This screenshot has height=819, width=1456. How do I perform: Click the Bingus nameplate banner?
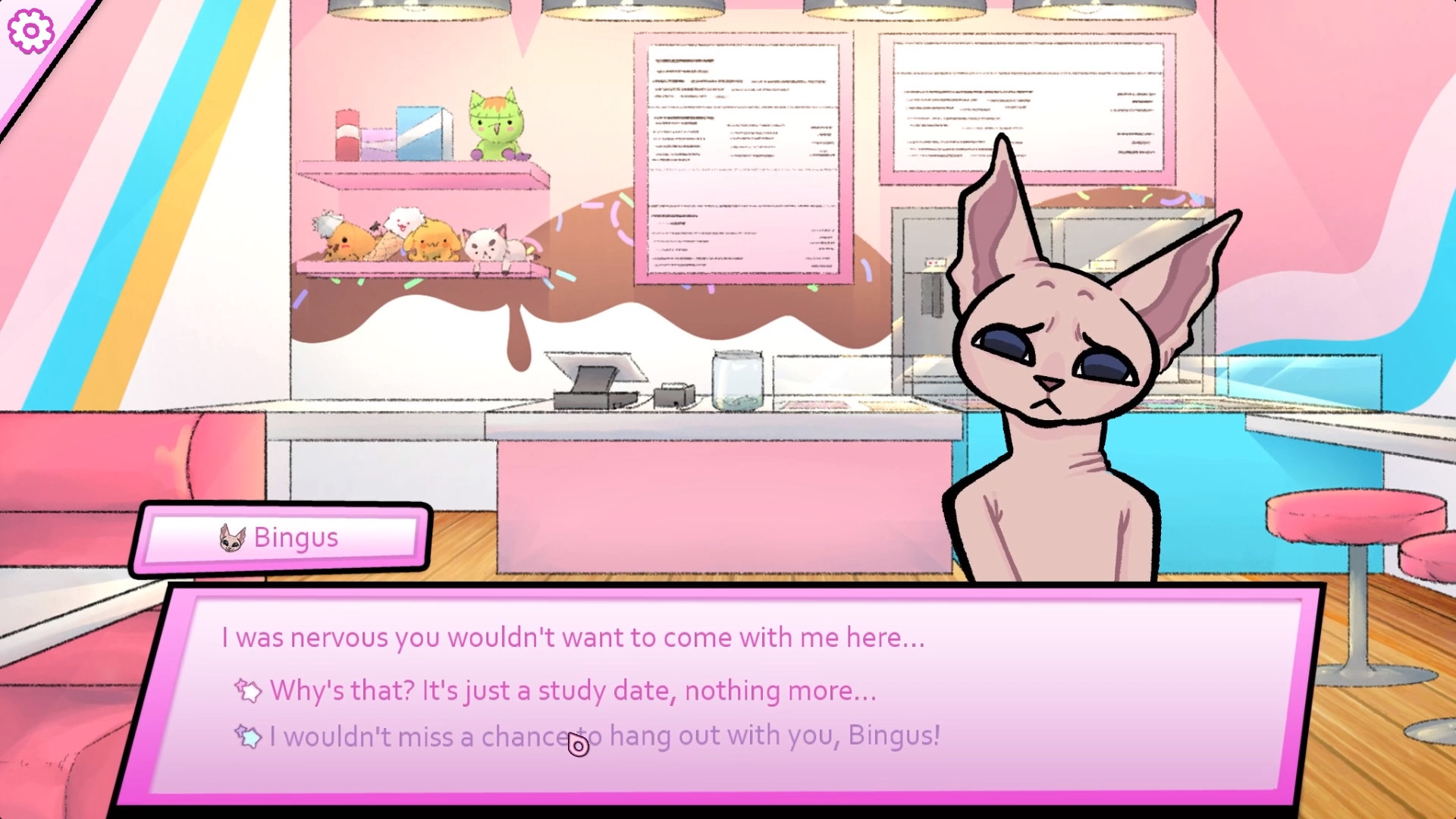coord(284,538)
